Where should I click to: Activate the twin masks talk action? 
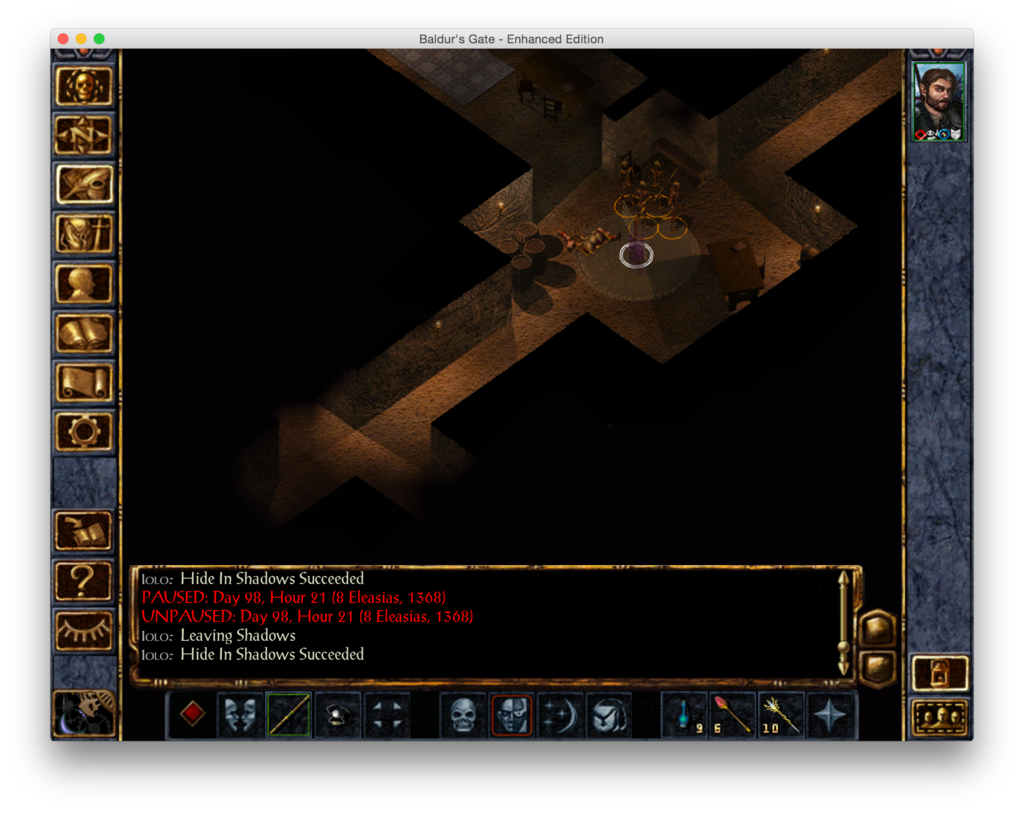(x=240, y=715)
